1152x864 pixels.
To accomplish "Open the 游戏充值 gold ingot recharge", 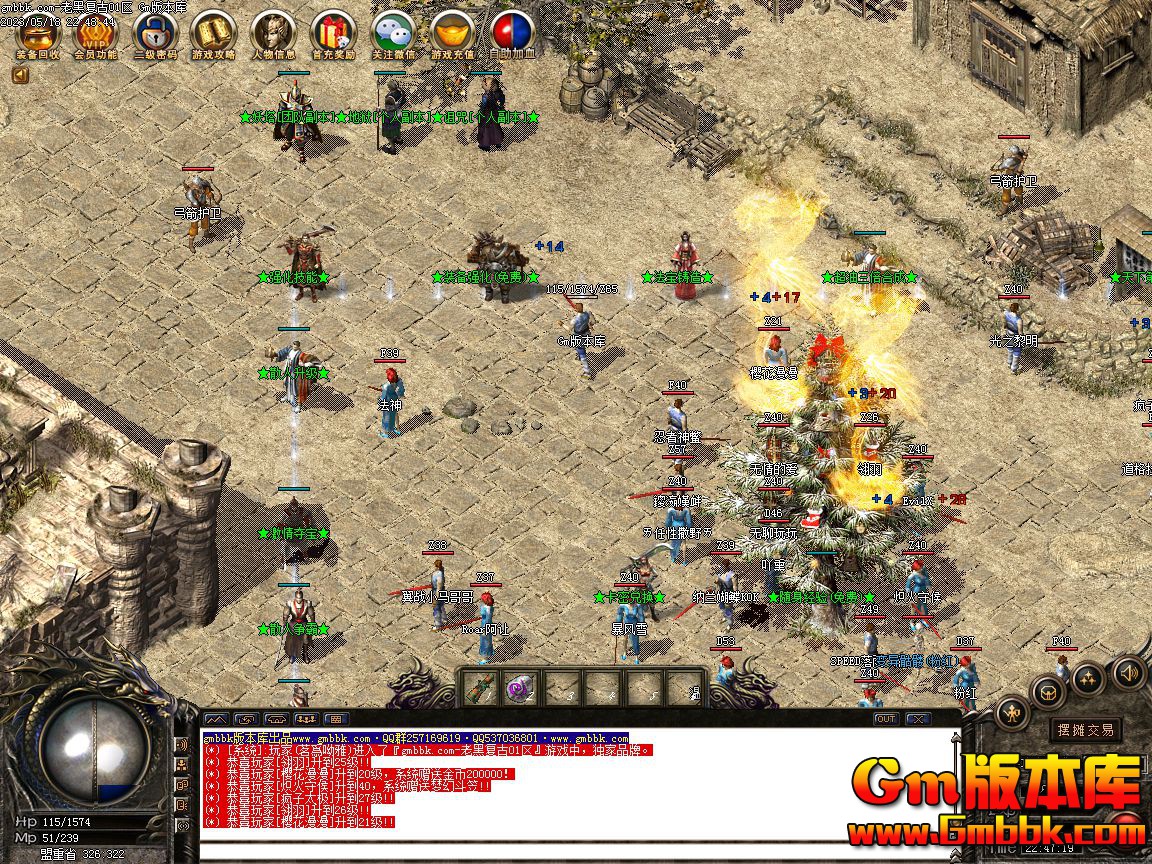I will tap(453, 33).
